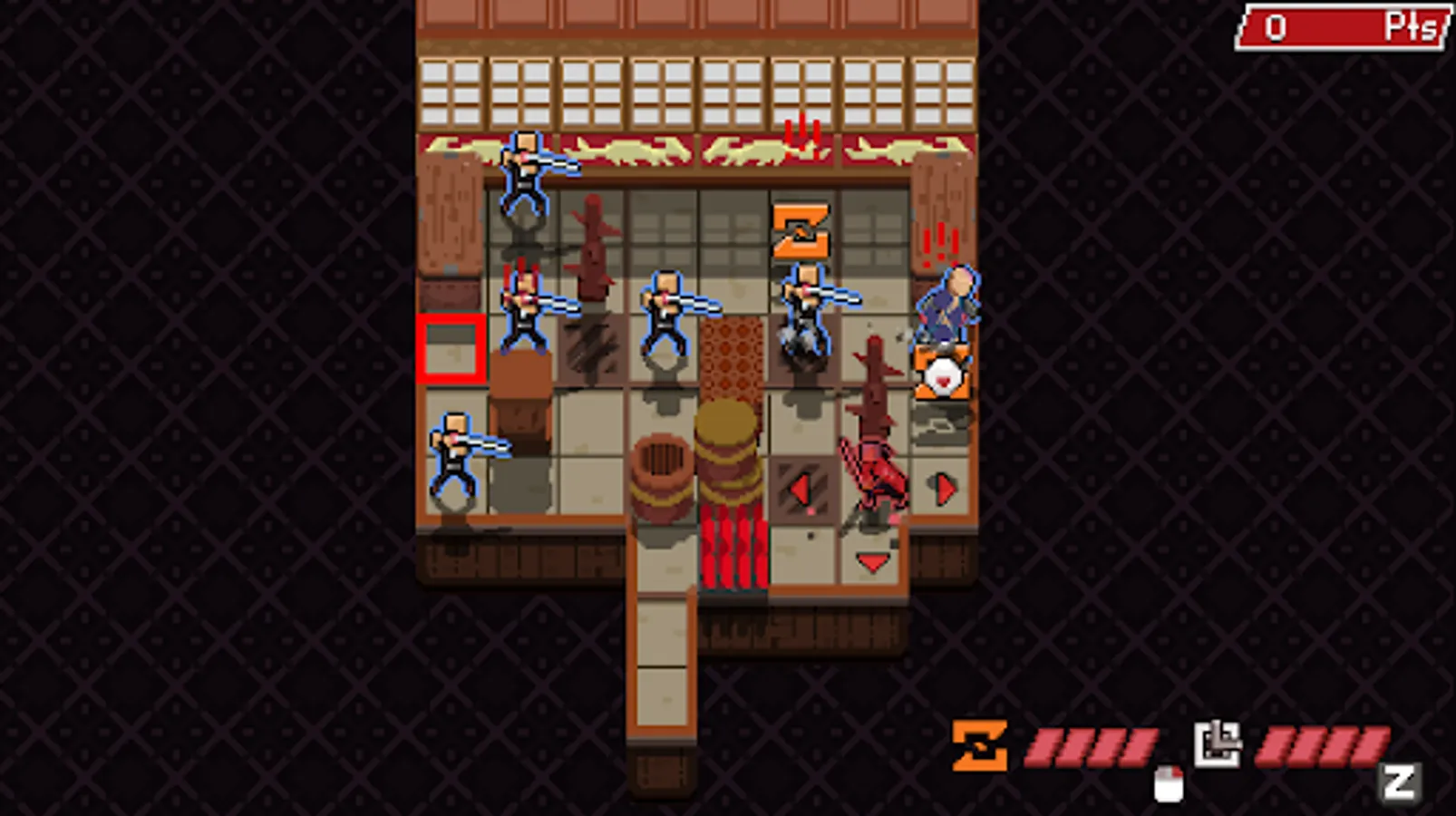Select the red highlighted square tile
Viewport: 1456px width, 816px height.
coord(451,349)
